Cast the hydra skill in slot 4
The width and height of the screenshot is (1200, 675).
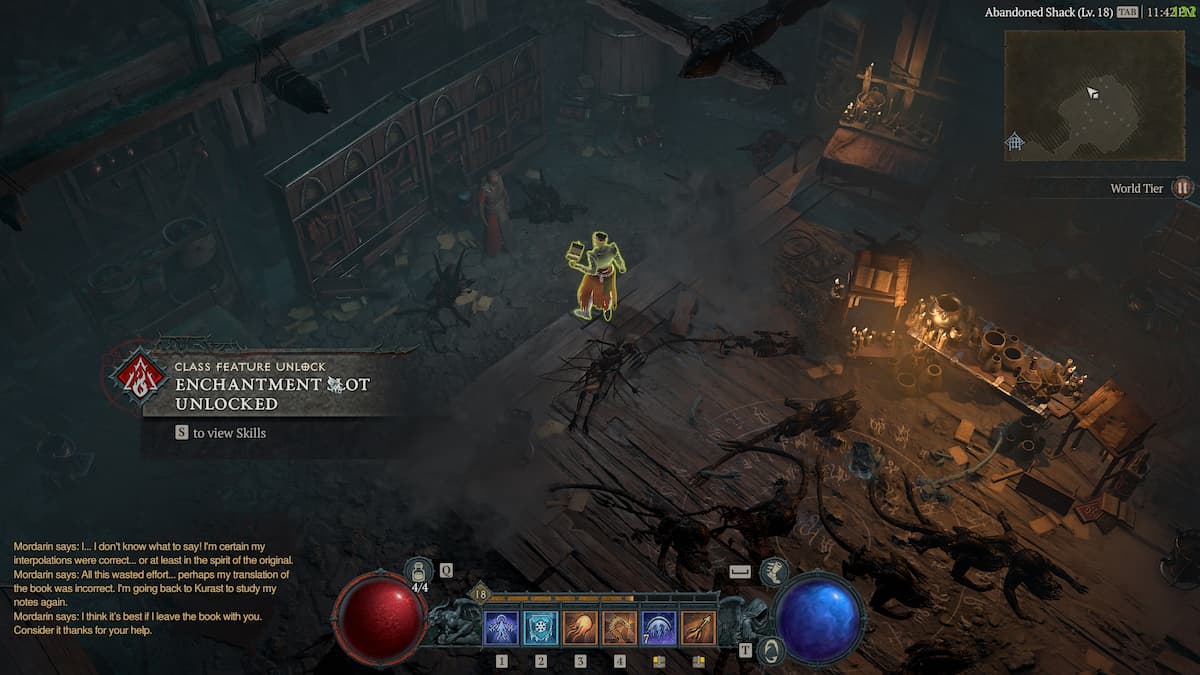[x=620, y=628]
